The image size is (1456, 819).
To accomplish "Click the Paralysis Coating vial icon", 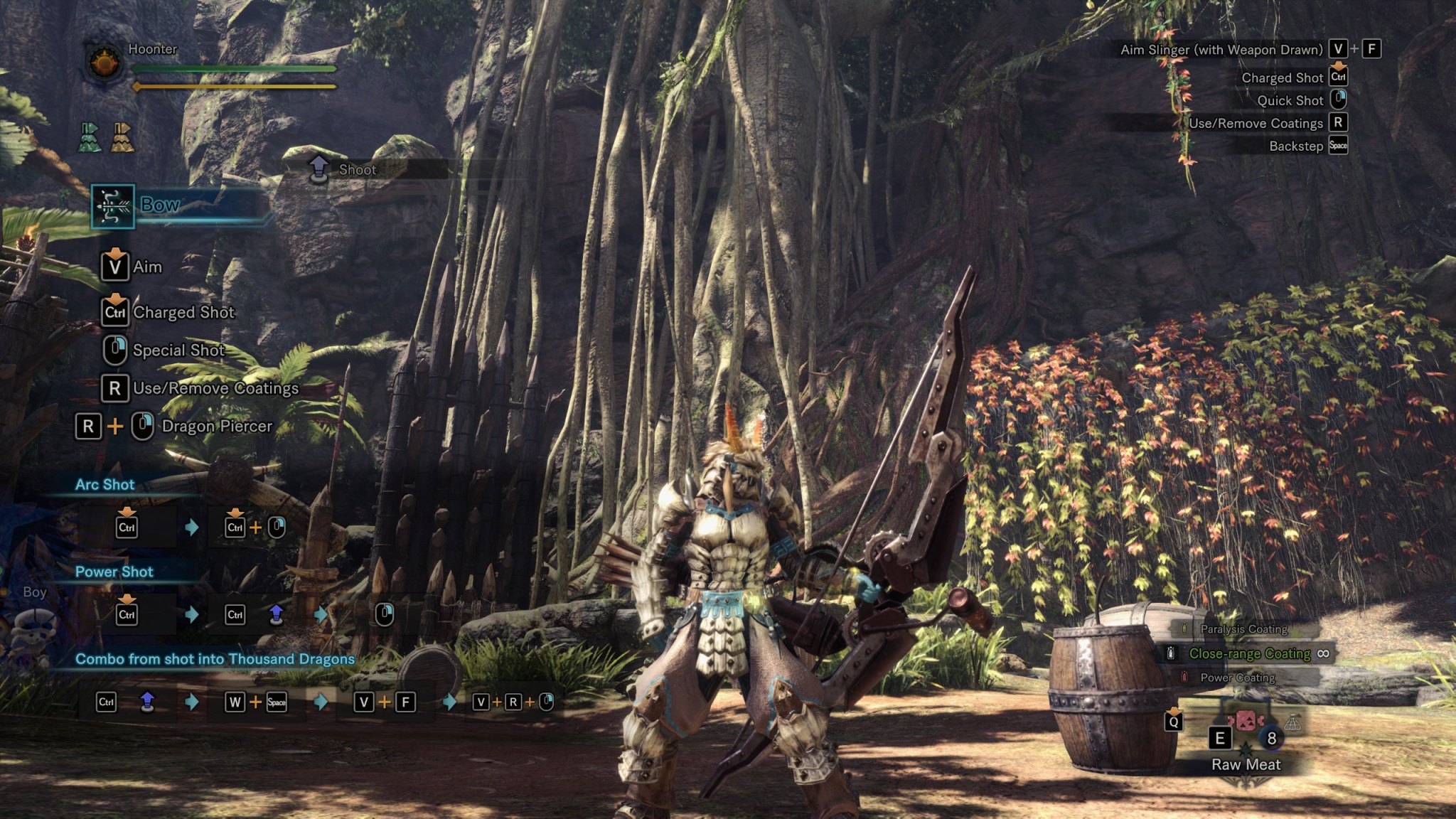I will (x=1184, y=628).
